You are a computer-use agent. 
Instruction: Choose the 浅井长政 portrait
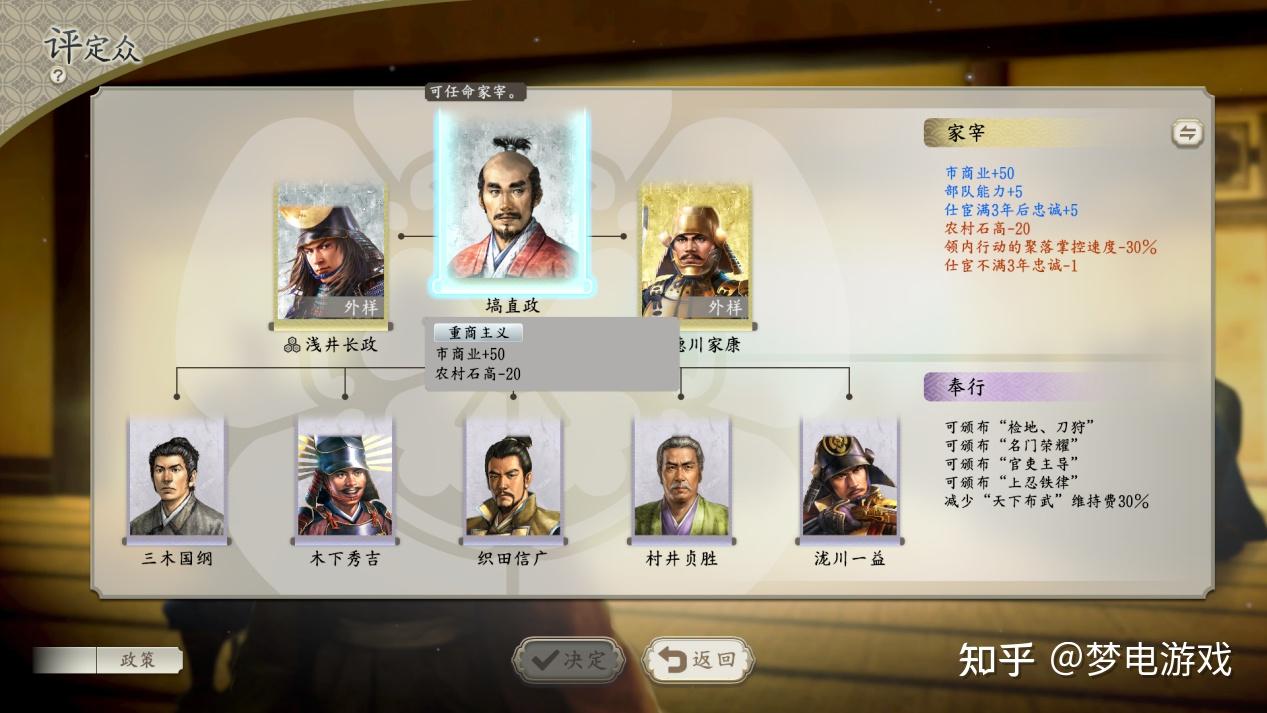330,253
